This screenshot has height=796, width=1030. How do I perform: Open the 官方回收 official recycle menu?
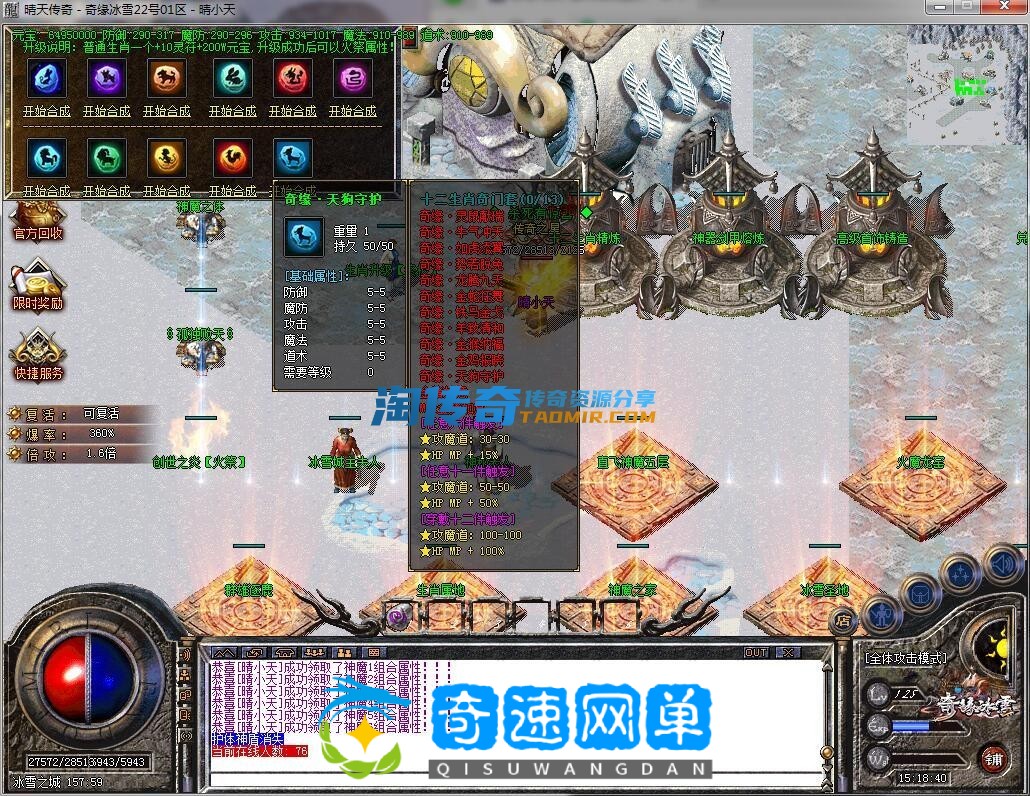tap(38, 220)
